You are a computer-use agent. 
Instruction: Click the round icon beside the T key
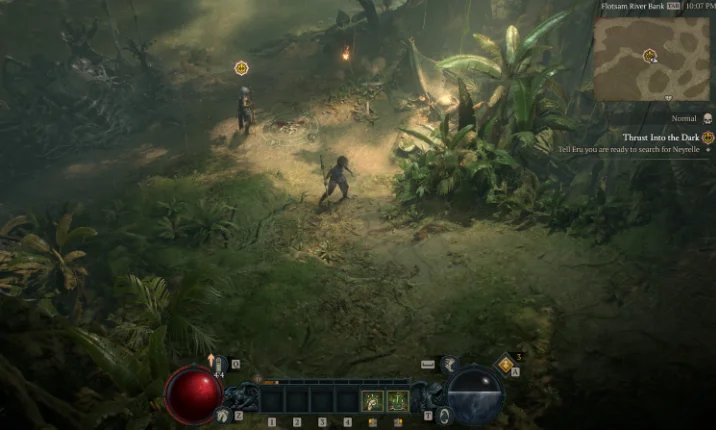444,414
